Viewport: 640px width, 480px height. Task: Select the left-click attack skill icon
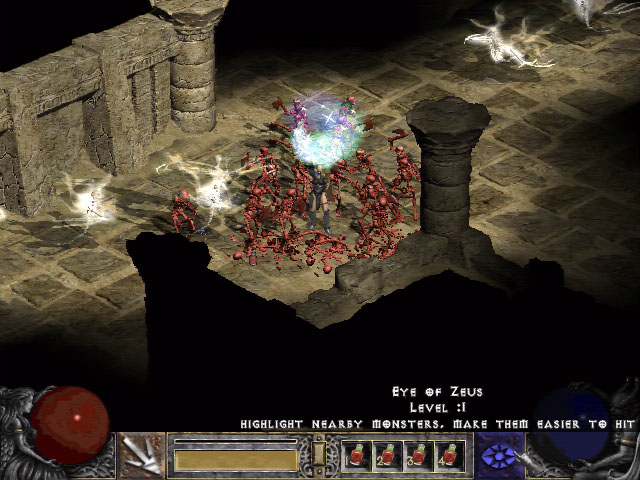[x=141, y=455]
